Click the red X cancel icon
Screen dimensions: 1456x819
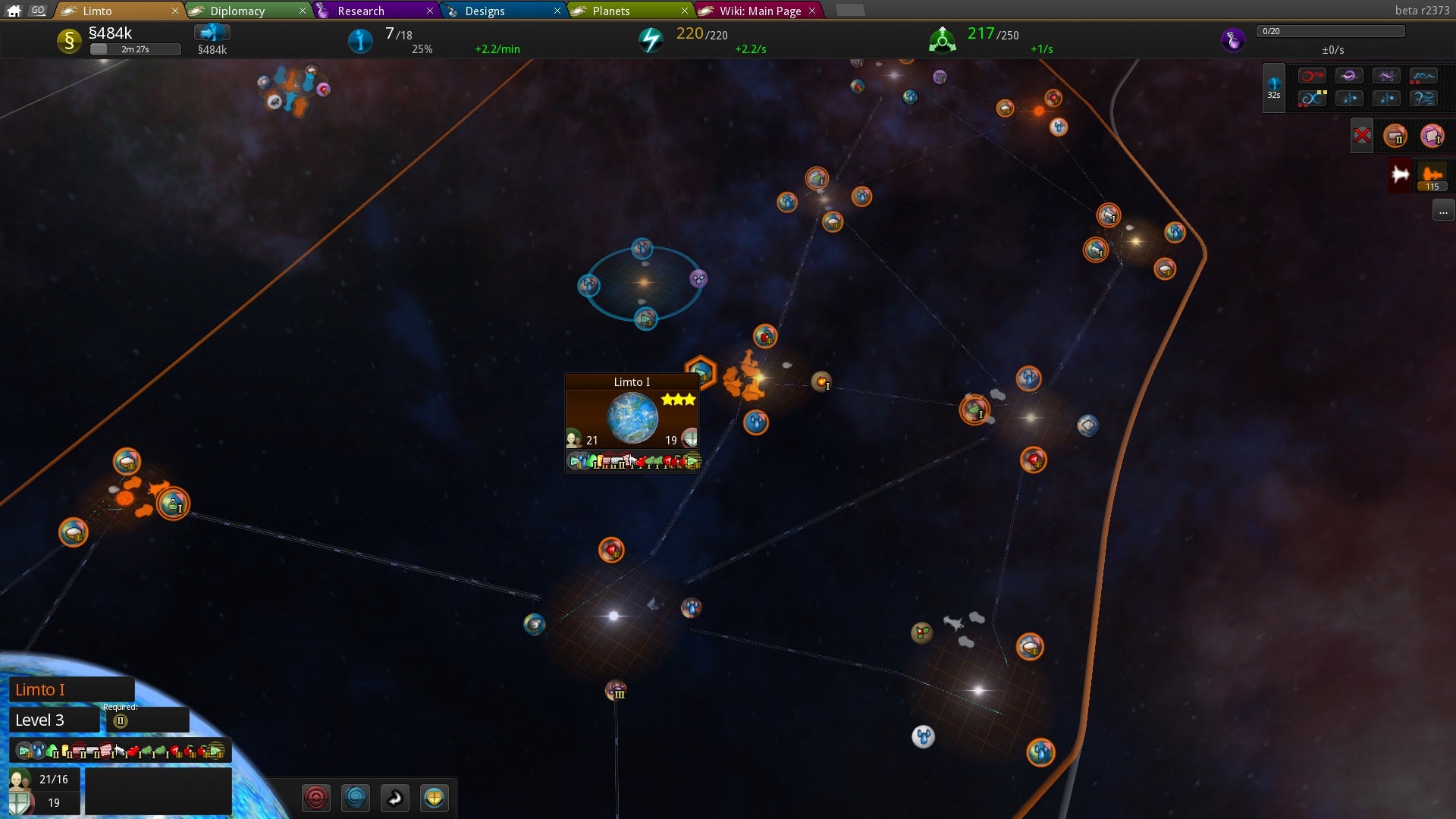tap(1362, 136)
